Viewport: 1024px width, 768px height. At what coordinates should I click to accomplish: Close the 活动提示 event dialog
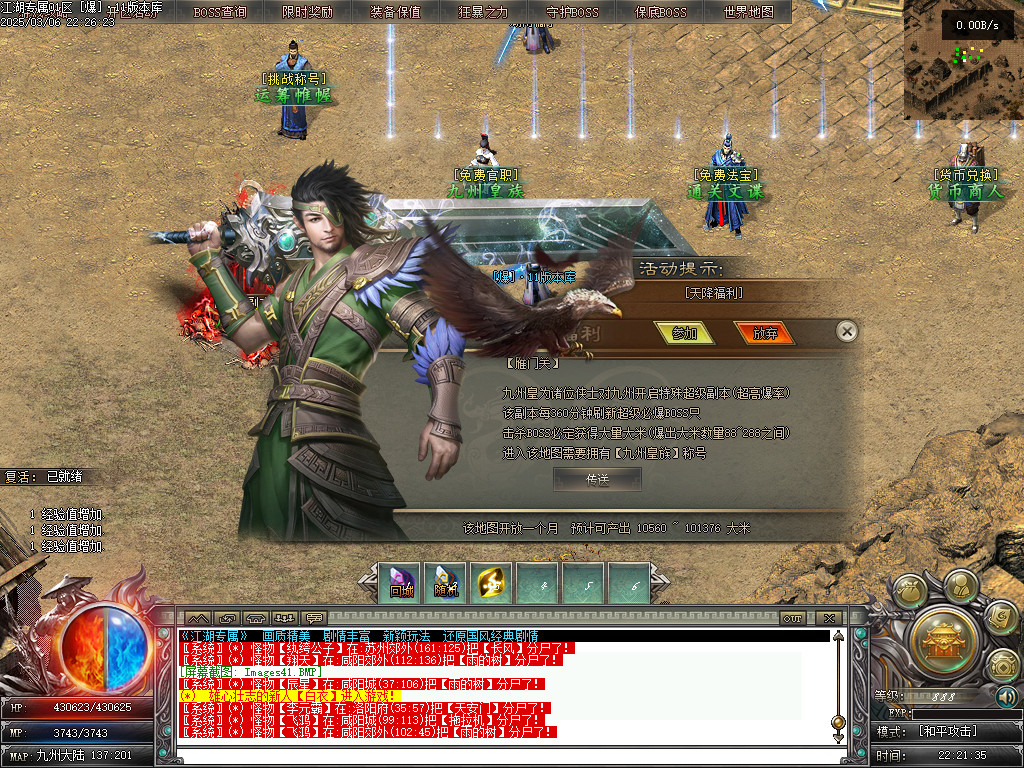(x=846, y=331)
